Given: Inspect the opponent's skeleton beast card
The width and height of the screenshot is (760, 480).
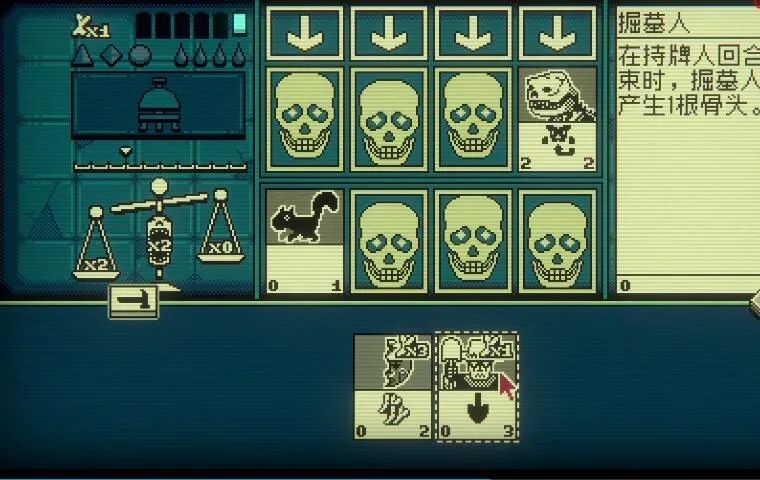Looking at the screenshot, I should (x=557, y=119).
